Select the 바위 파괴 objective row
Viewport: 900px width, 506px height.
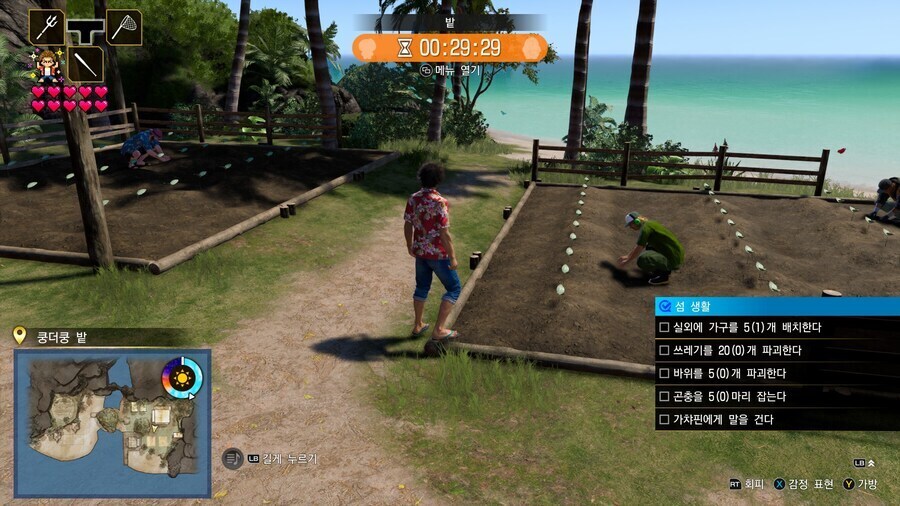pos(777,374)
